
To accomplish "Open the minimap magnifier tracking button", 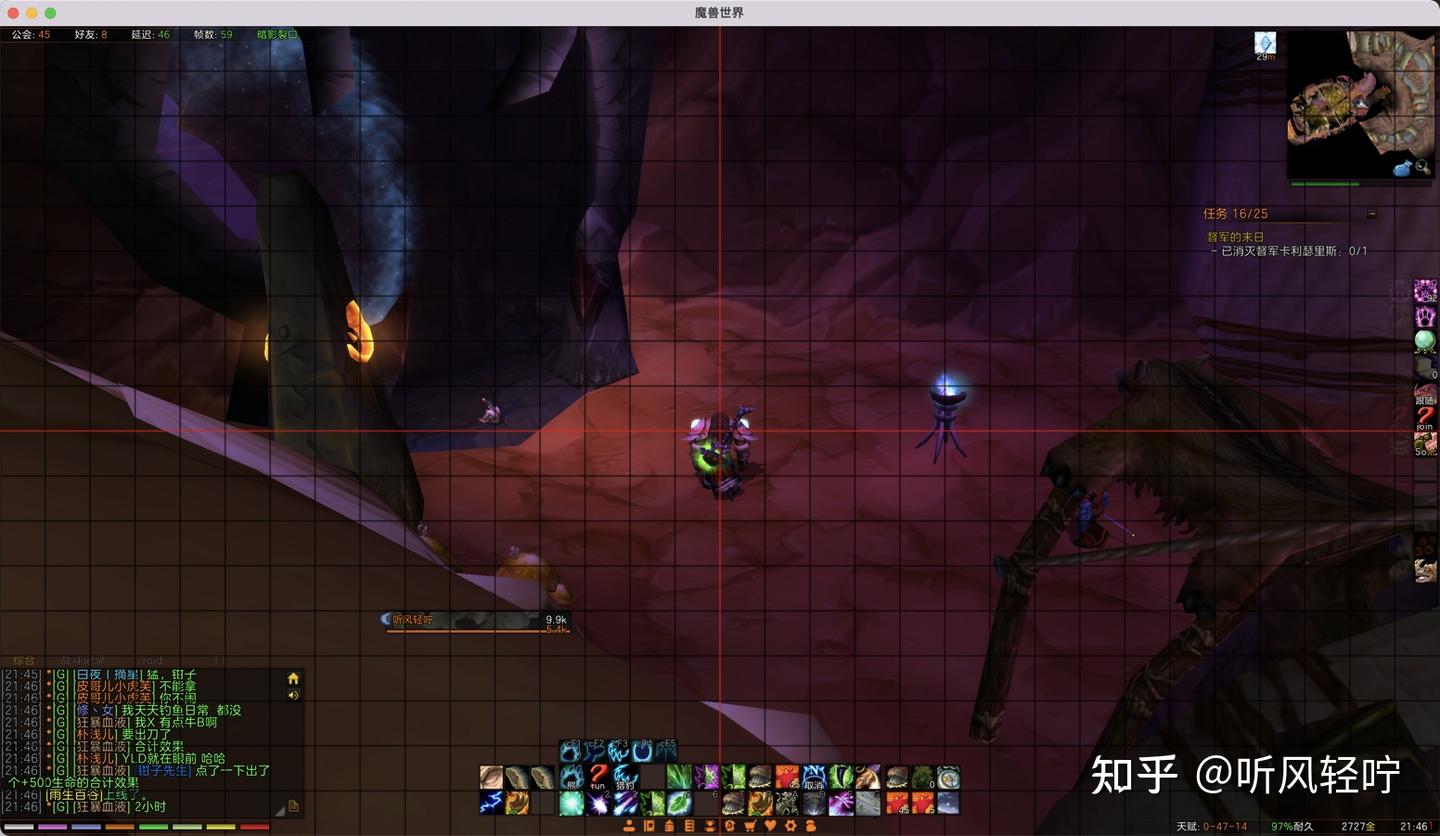I will 1420,168.
